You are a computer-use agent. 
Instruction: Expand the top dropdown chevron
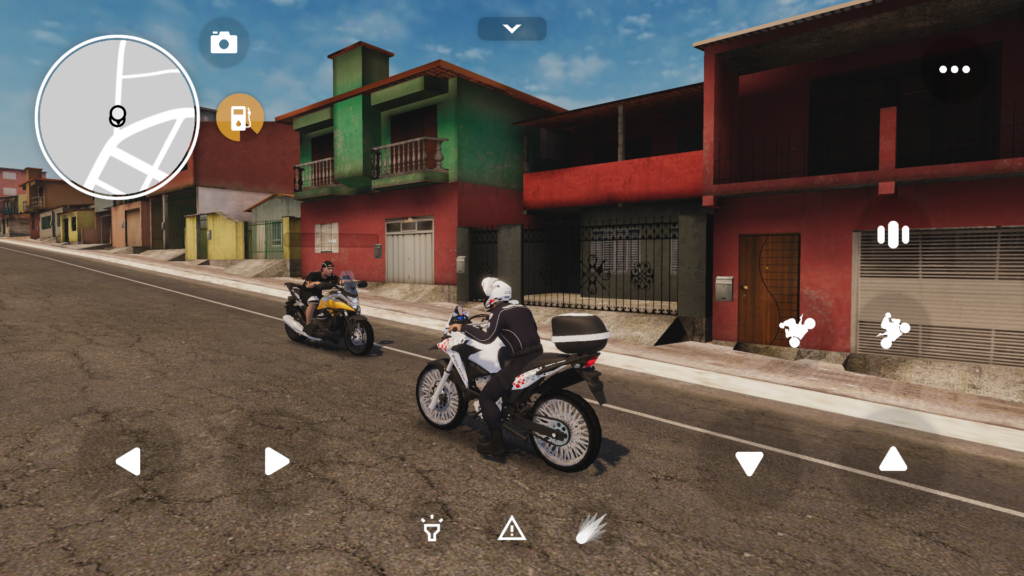pos(512,28)
